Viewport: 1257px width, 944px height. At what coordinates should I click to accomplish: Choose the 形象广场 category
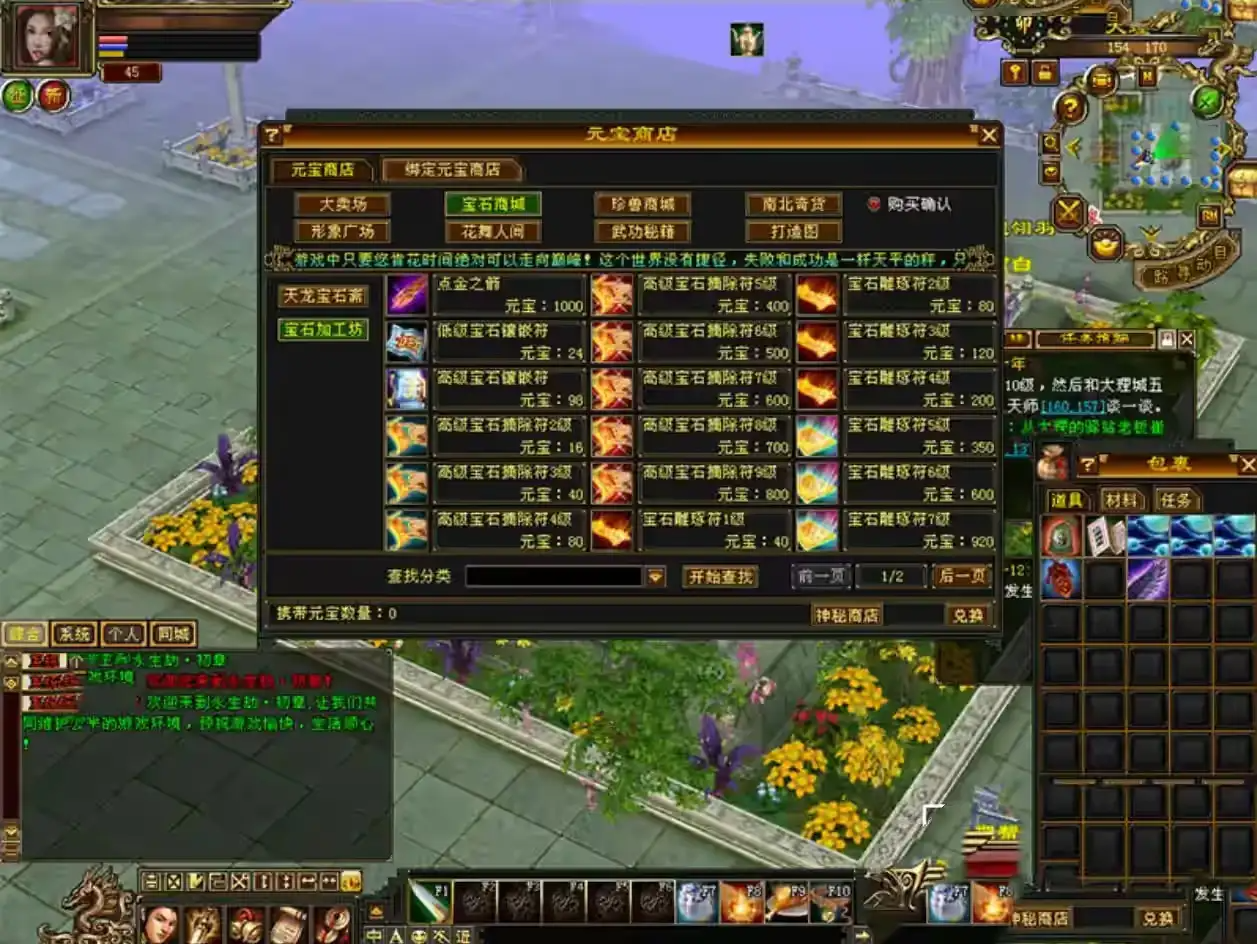pos(342,232)
